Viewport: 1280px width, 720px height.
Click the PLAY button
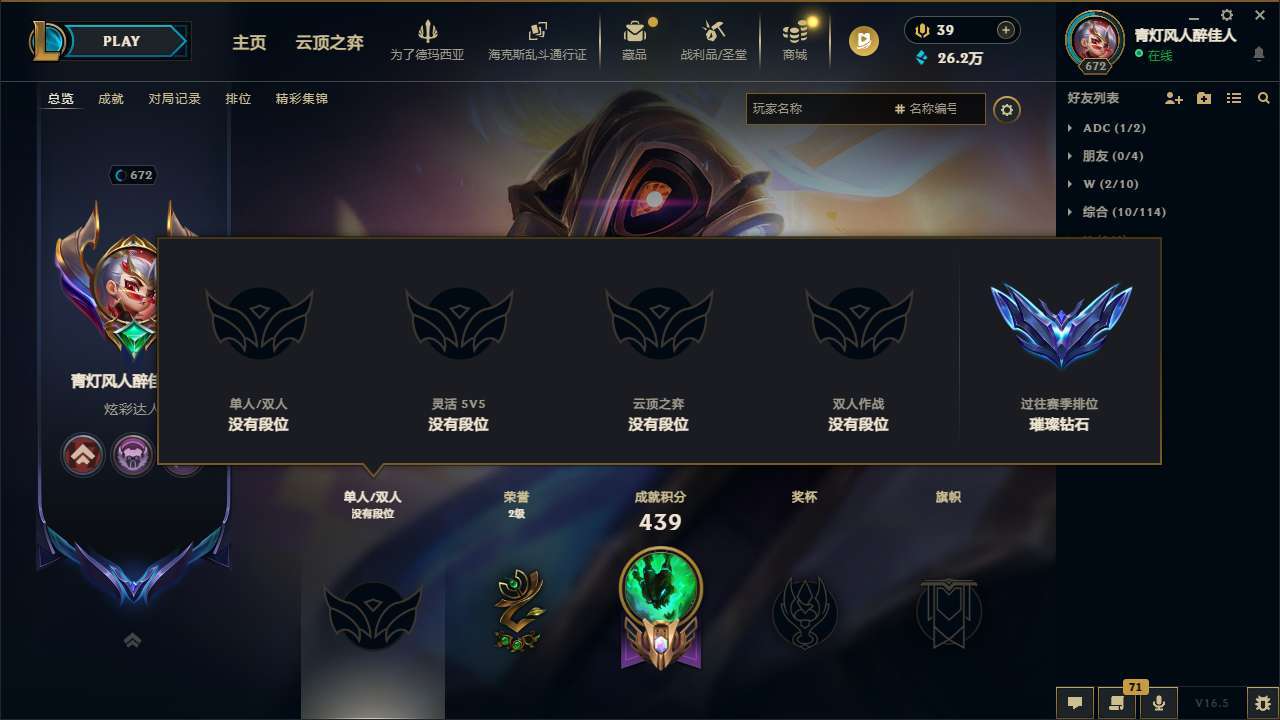click(x=122, y=41)
